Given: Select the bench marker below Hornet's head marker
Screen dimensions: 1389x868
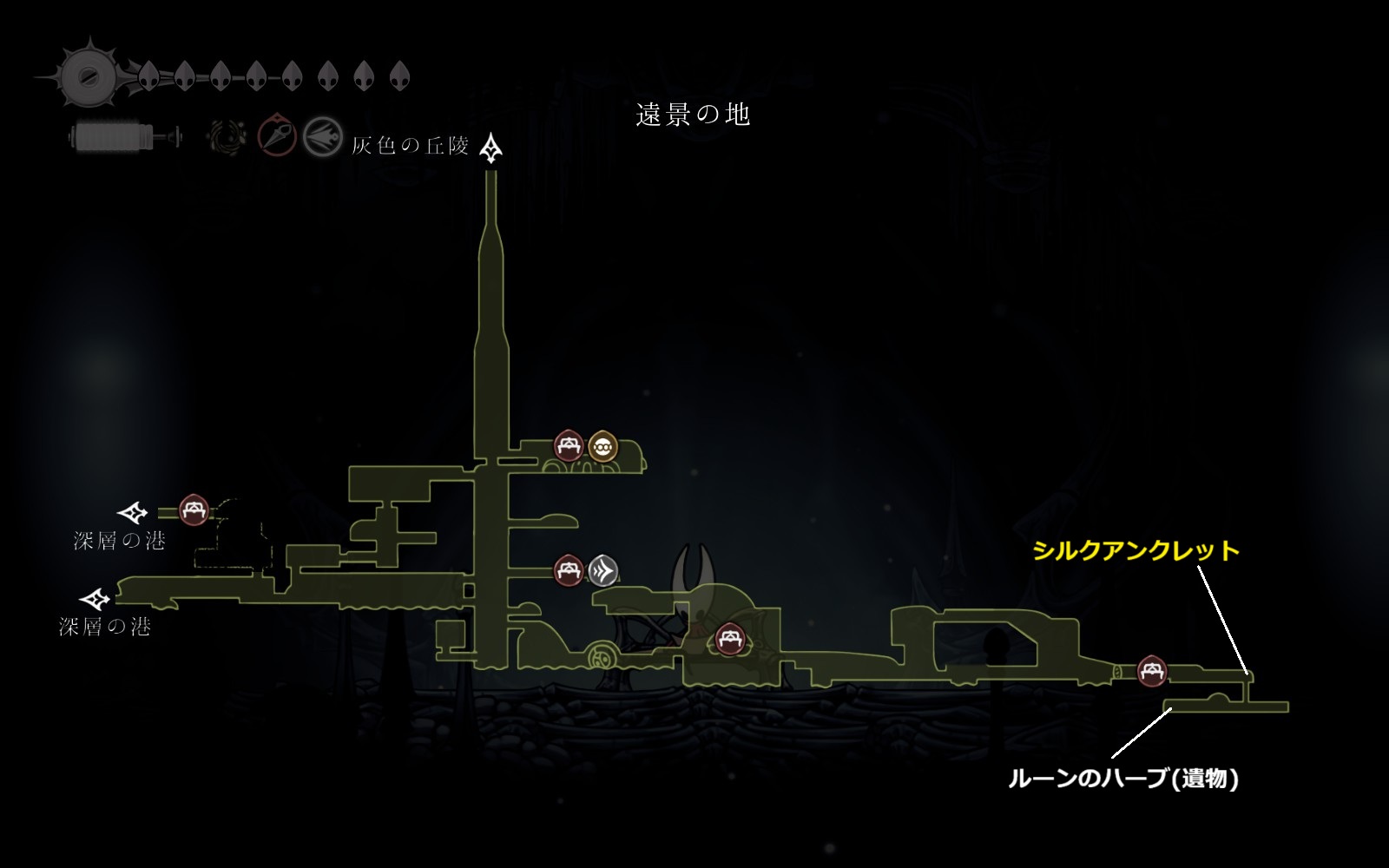Looking at the screenshot, I should click(728, 641).
